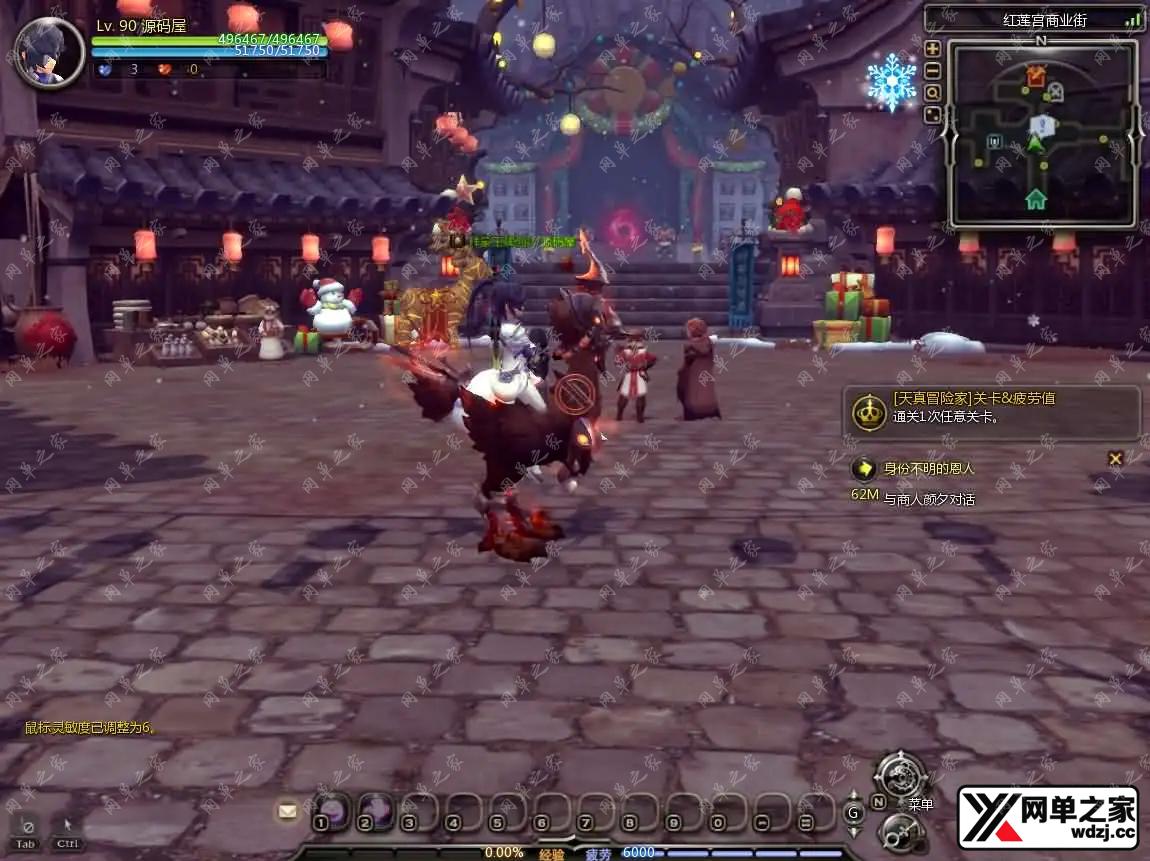
Task: Close the quest tracker with the X
Action: (x=1116, y=458)
